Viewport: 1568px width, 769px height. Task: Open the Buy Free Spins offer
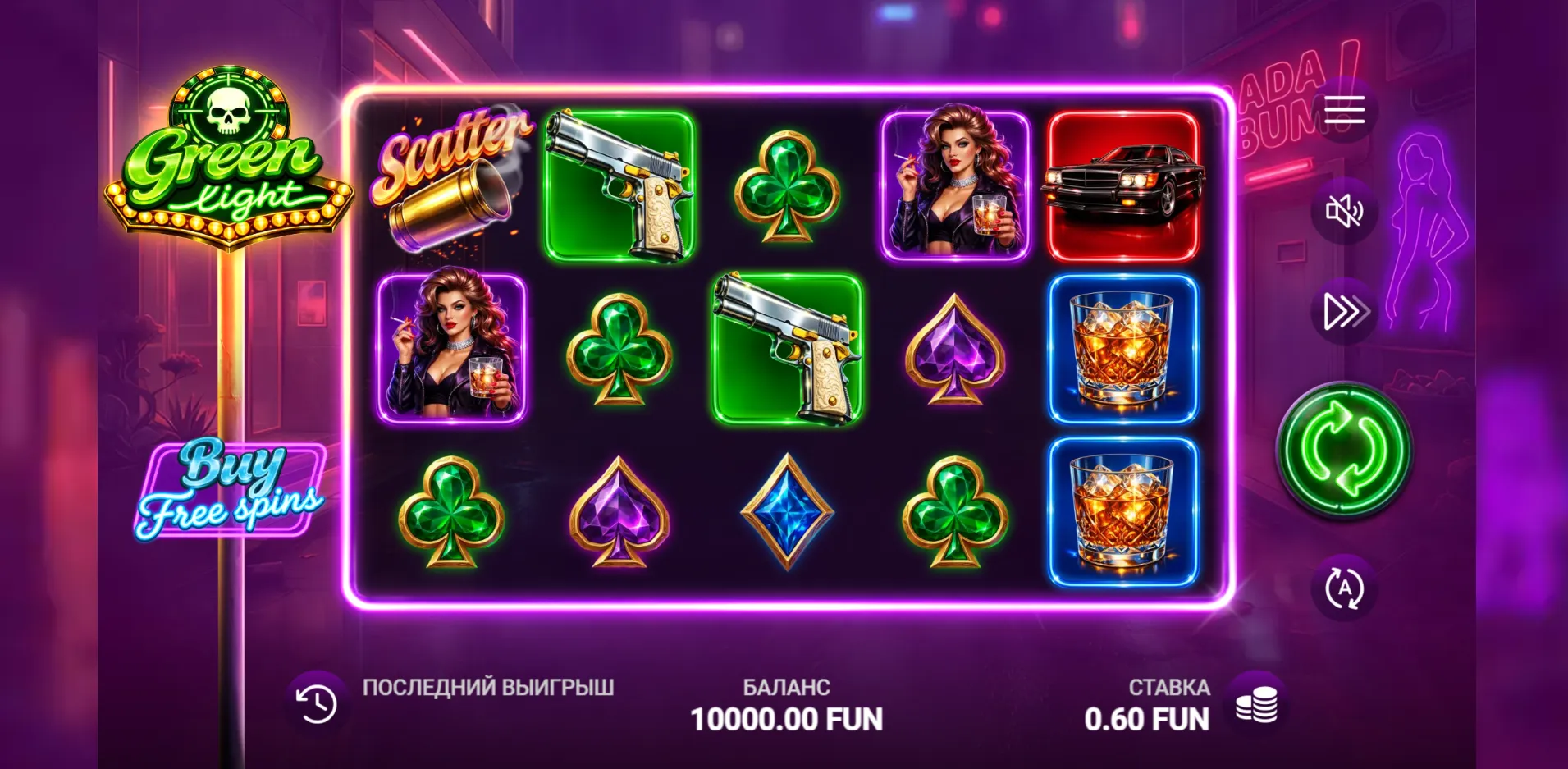tap(231, 490)
